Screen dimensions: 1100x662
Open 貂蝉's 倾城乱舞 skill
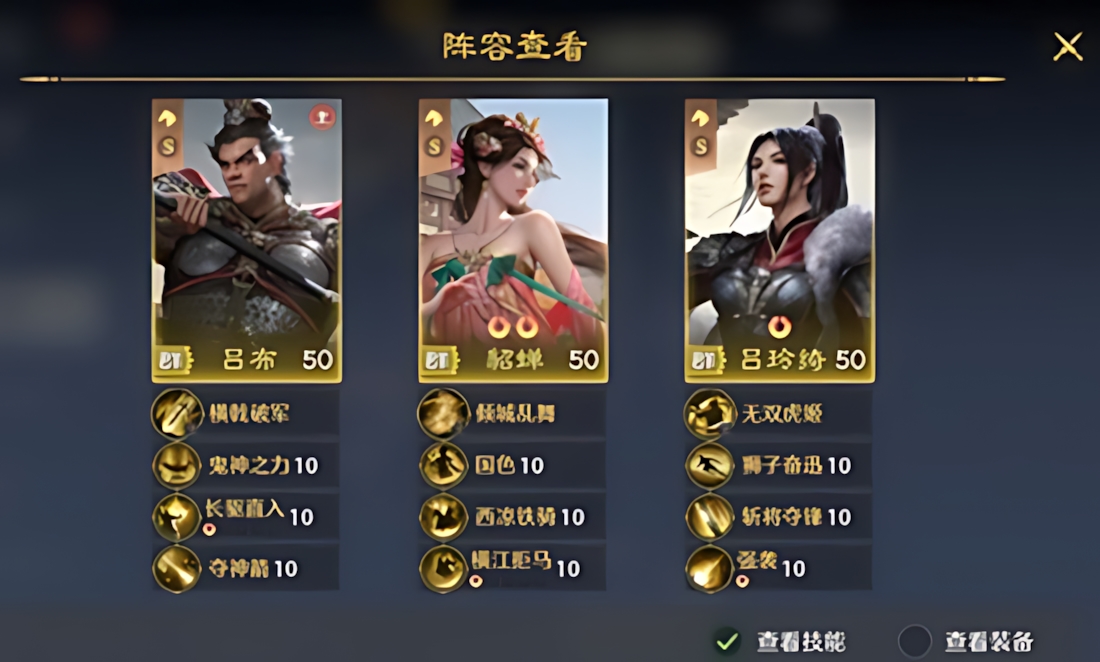click(x=512, y=414)
